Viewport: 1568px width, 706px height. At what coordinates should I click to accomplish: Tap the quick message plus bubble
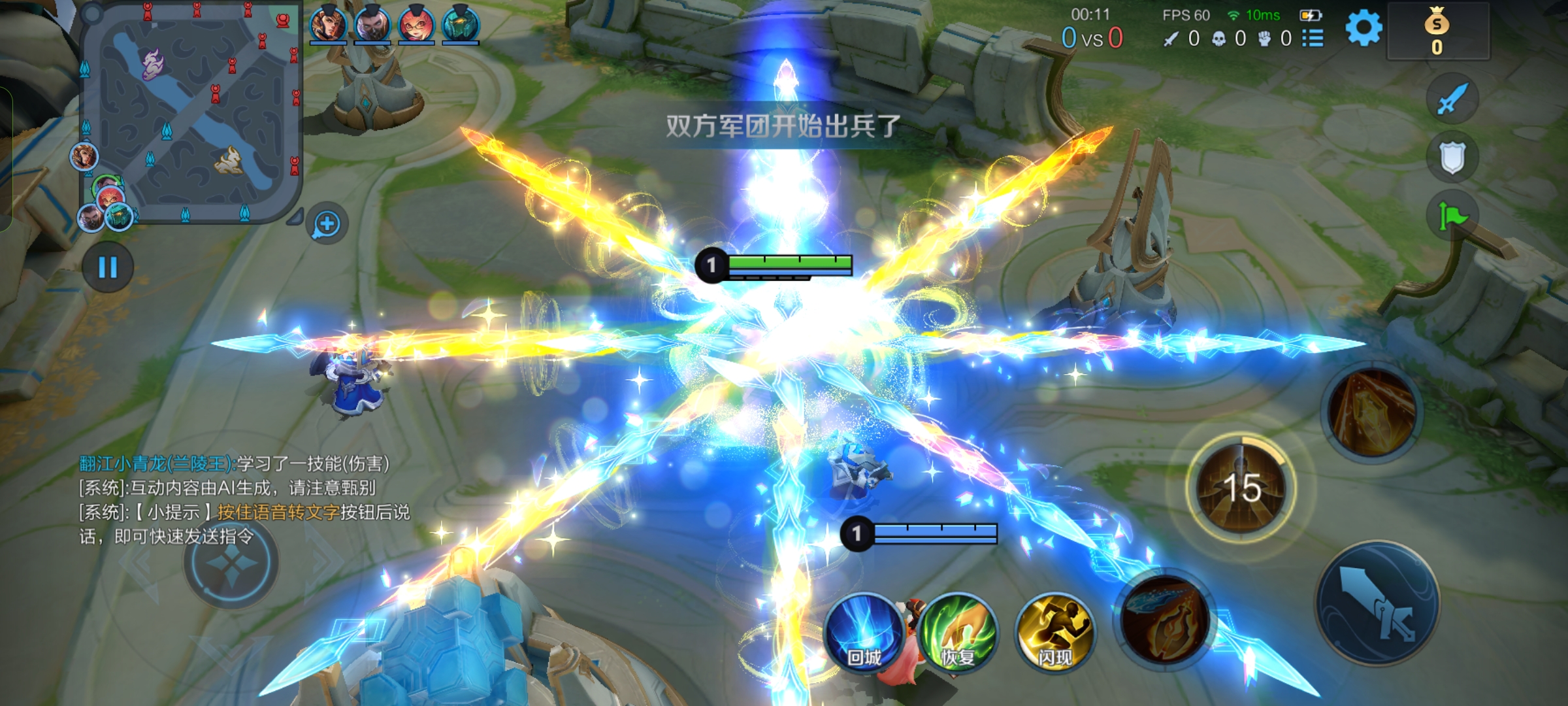coord(327,224)
